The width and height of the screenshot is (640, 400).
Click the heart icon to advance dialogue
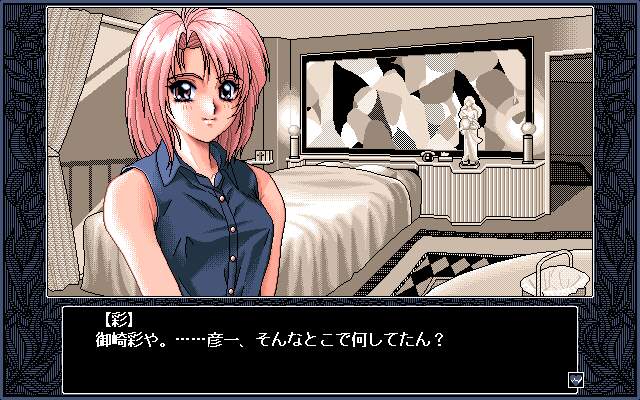(574, 380)
